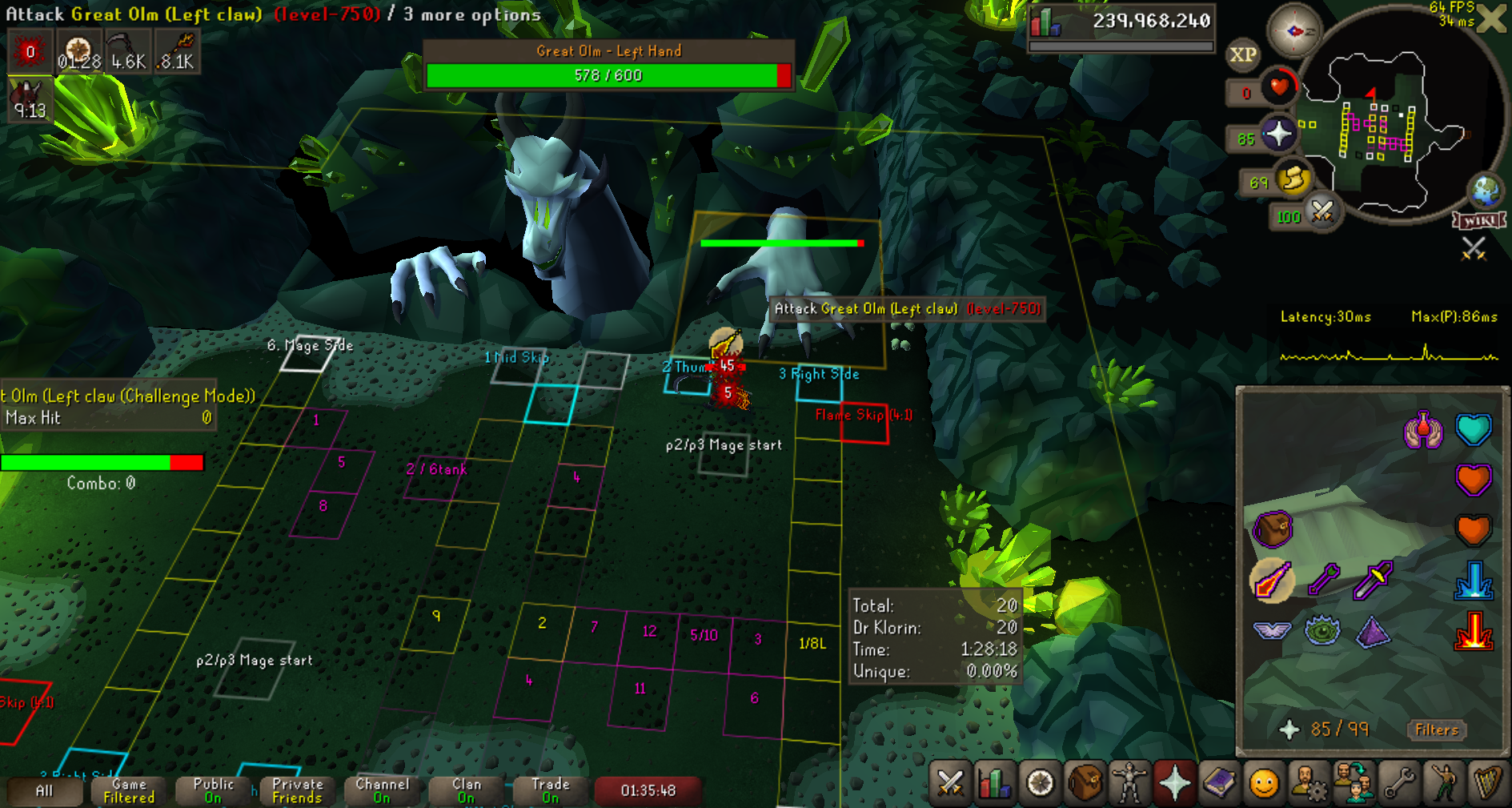Click the prayer Filters button

click(1436, 730)
